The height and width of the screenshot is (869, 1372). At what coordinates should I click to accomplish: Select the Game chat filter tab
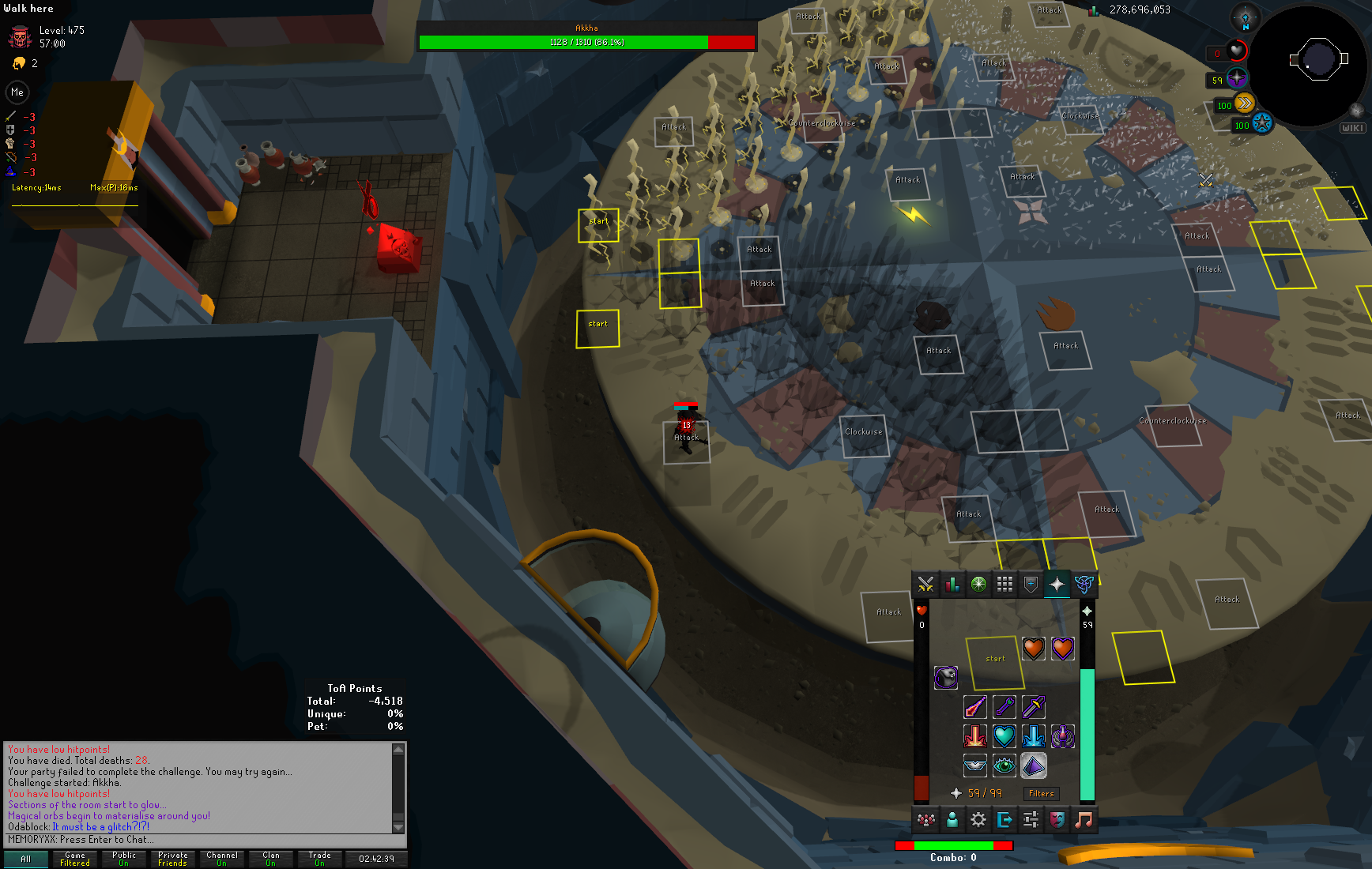pos(75,859)
